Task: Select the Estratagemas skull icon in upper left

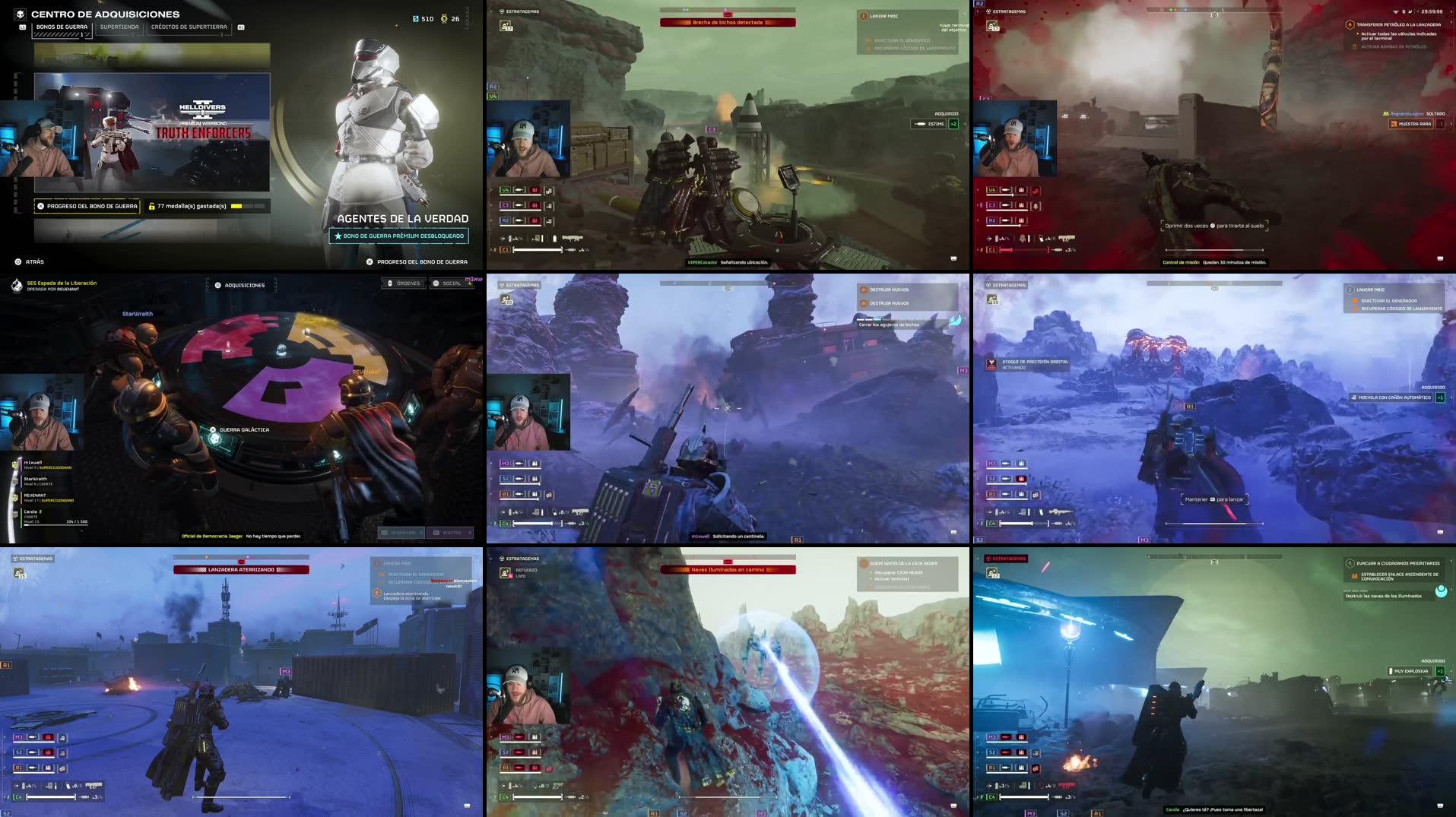Action: (502, 12)
